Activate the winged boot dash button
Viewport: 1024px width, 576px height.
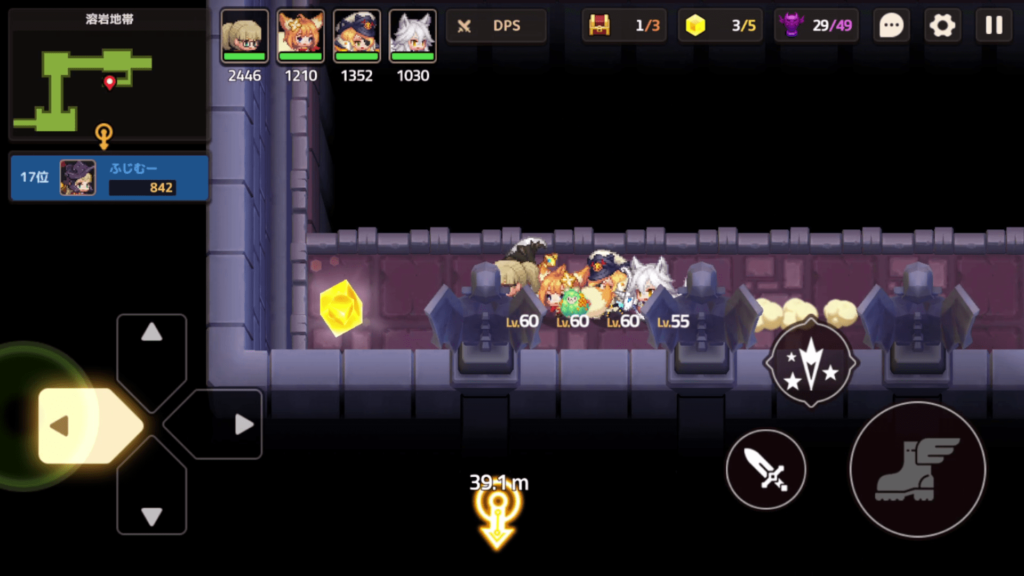(917, 469)
